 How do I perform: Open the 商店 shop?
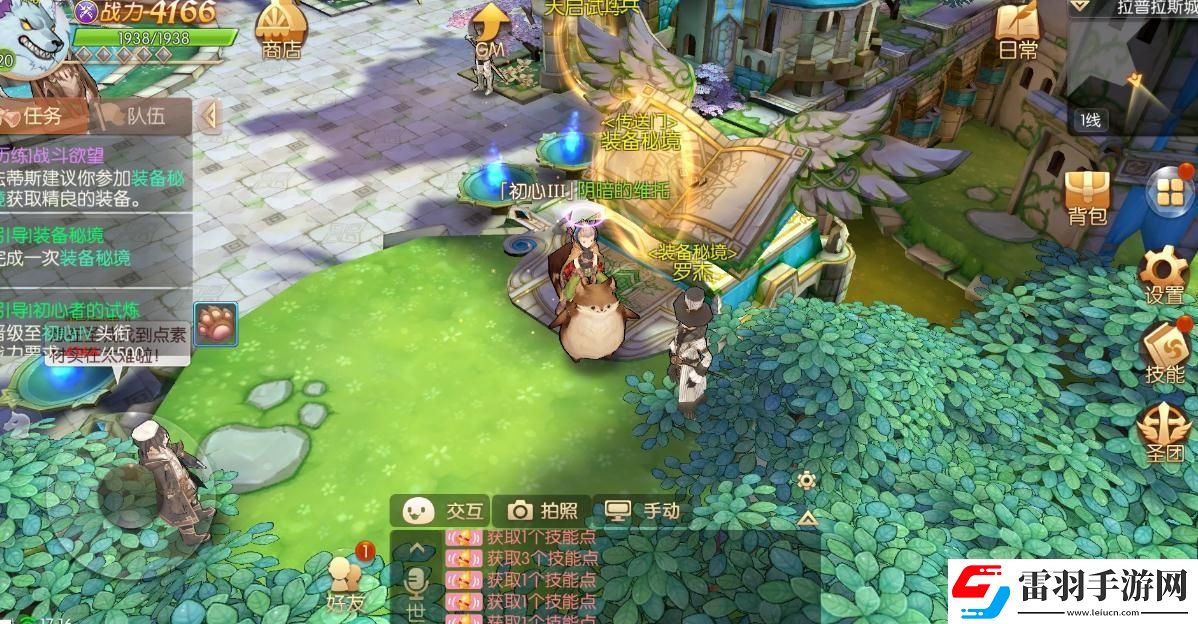coord(280,30)
